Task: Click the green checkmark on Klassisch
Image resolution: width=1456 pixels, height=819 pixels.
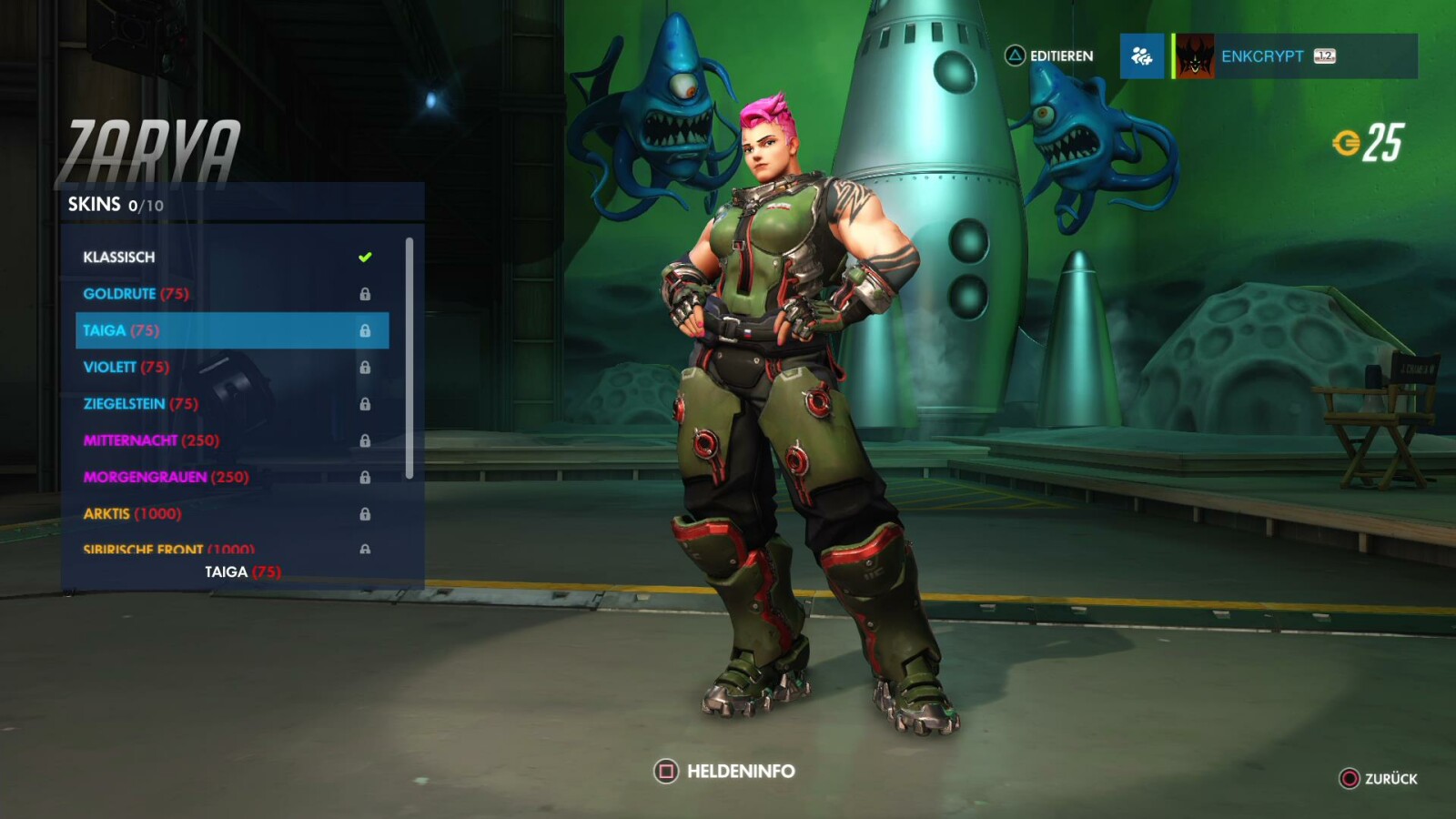Action: pyautogui.click(x=364, y=257)
